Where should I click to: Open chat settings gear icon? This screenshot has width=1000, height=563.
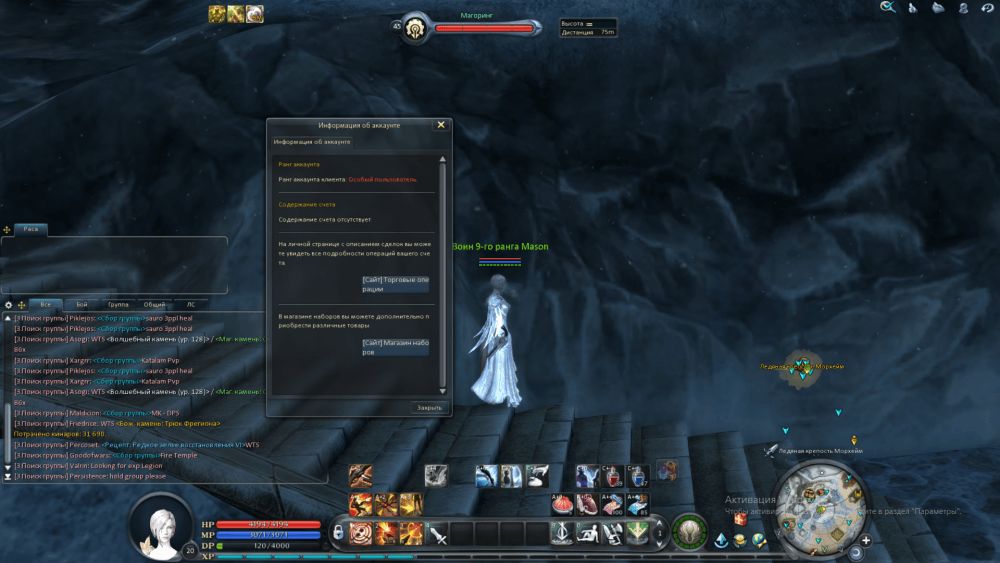[x=9, y=304]
